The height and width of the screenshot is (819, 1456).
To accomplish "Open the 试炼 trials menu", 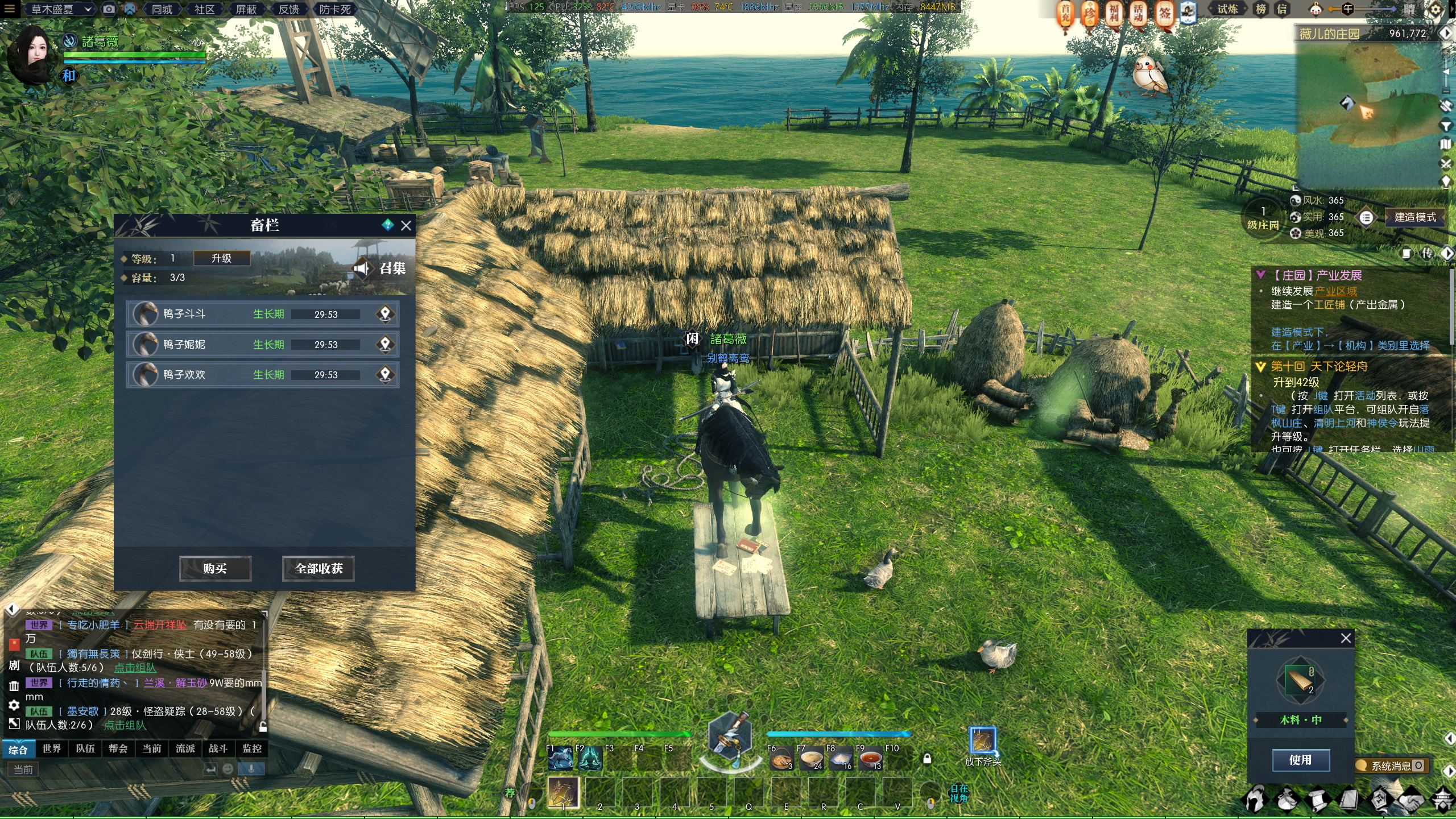I will [x=1227, y=9].
